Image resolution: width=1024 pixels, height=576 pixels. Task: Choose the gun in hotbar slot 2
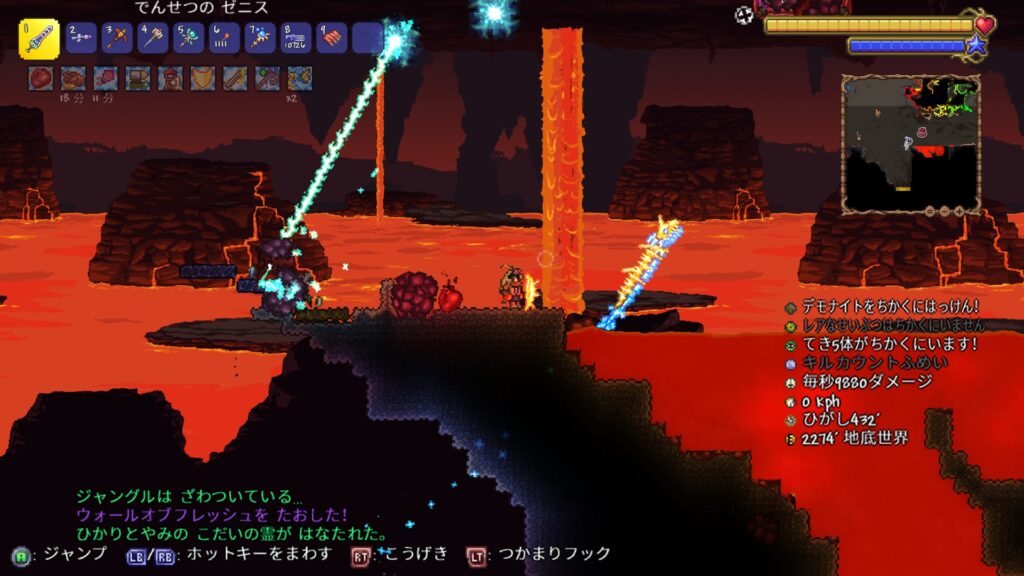[x=82, y=39]
